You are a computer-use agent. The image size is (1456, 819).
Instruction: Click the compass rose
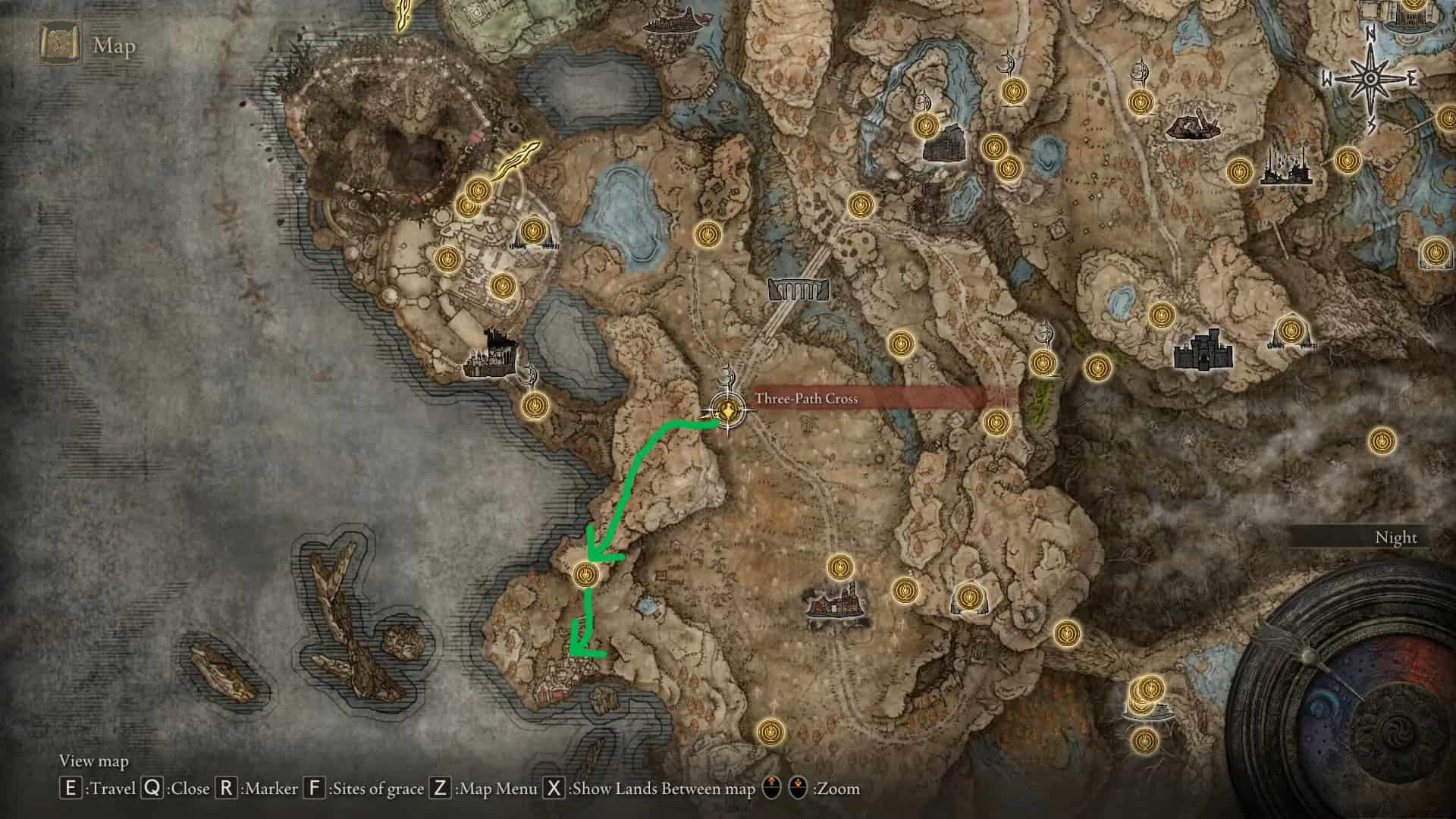point(1371,78)
